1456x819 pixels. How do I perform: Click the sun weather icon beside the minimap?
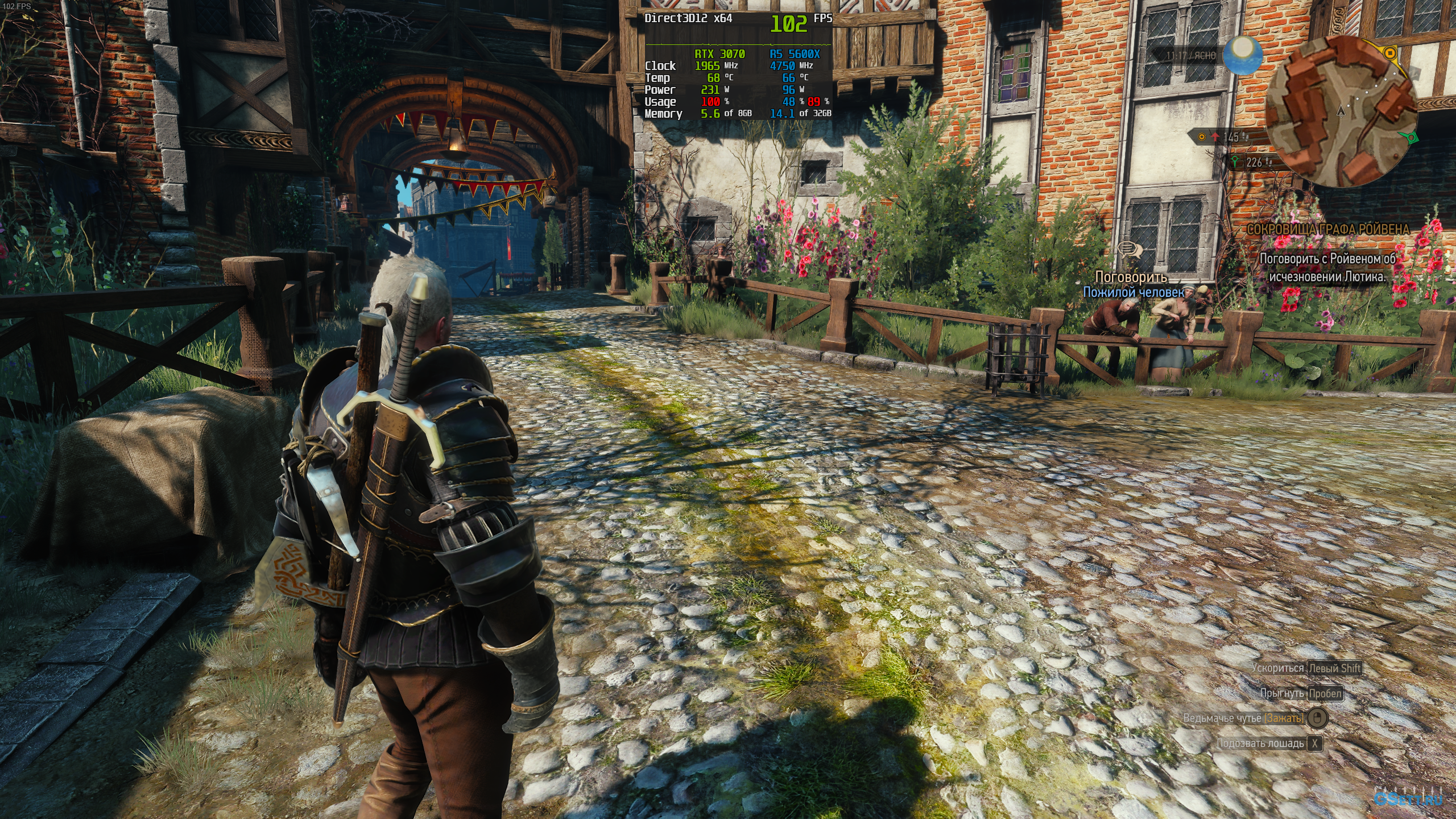tap(1244, 55)
